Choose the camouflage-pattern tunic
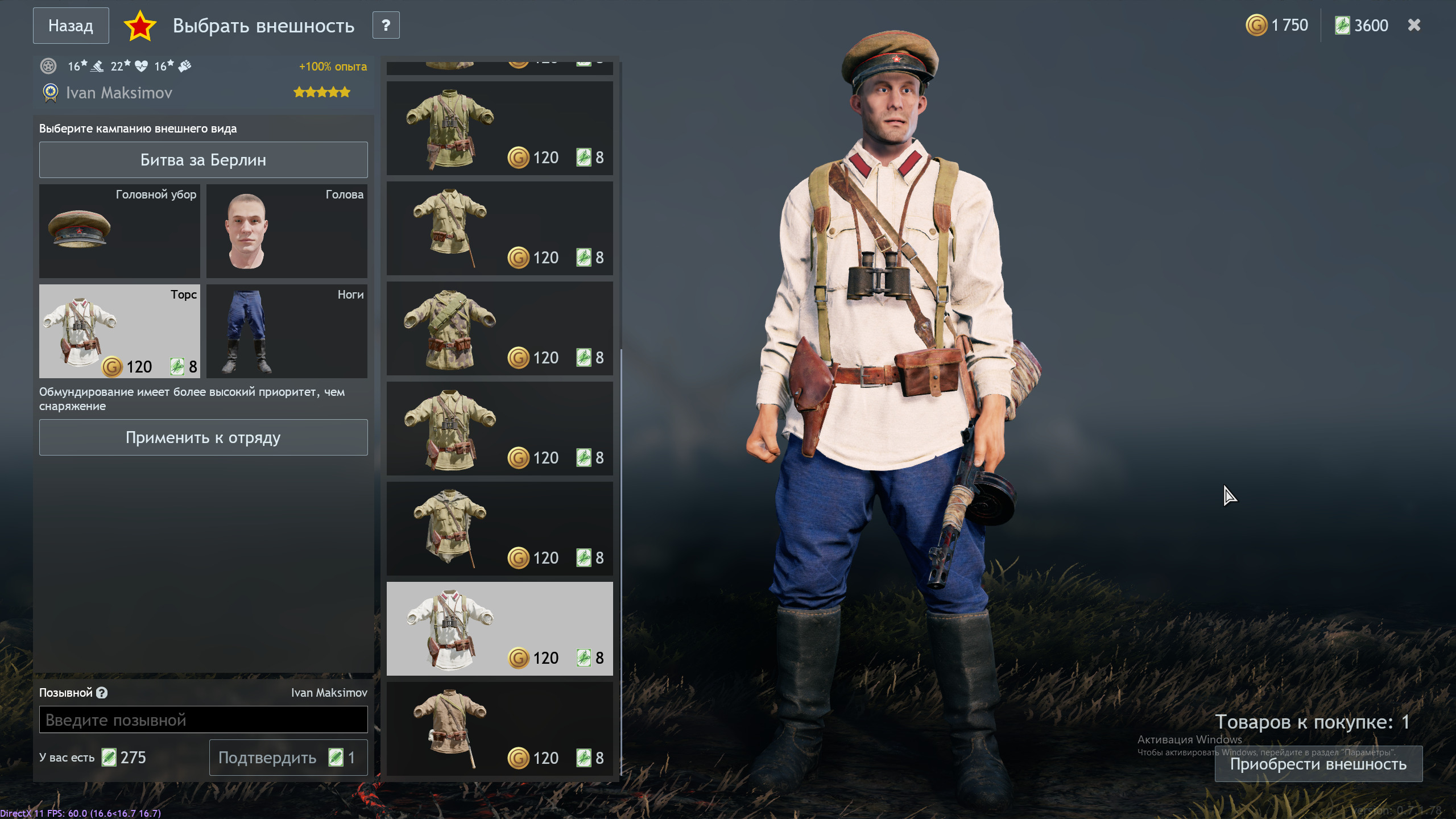This screenshot has height=819, width=1456. click(499, 329)
